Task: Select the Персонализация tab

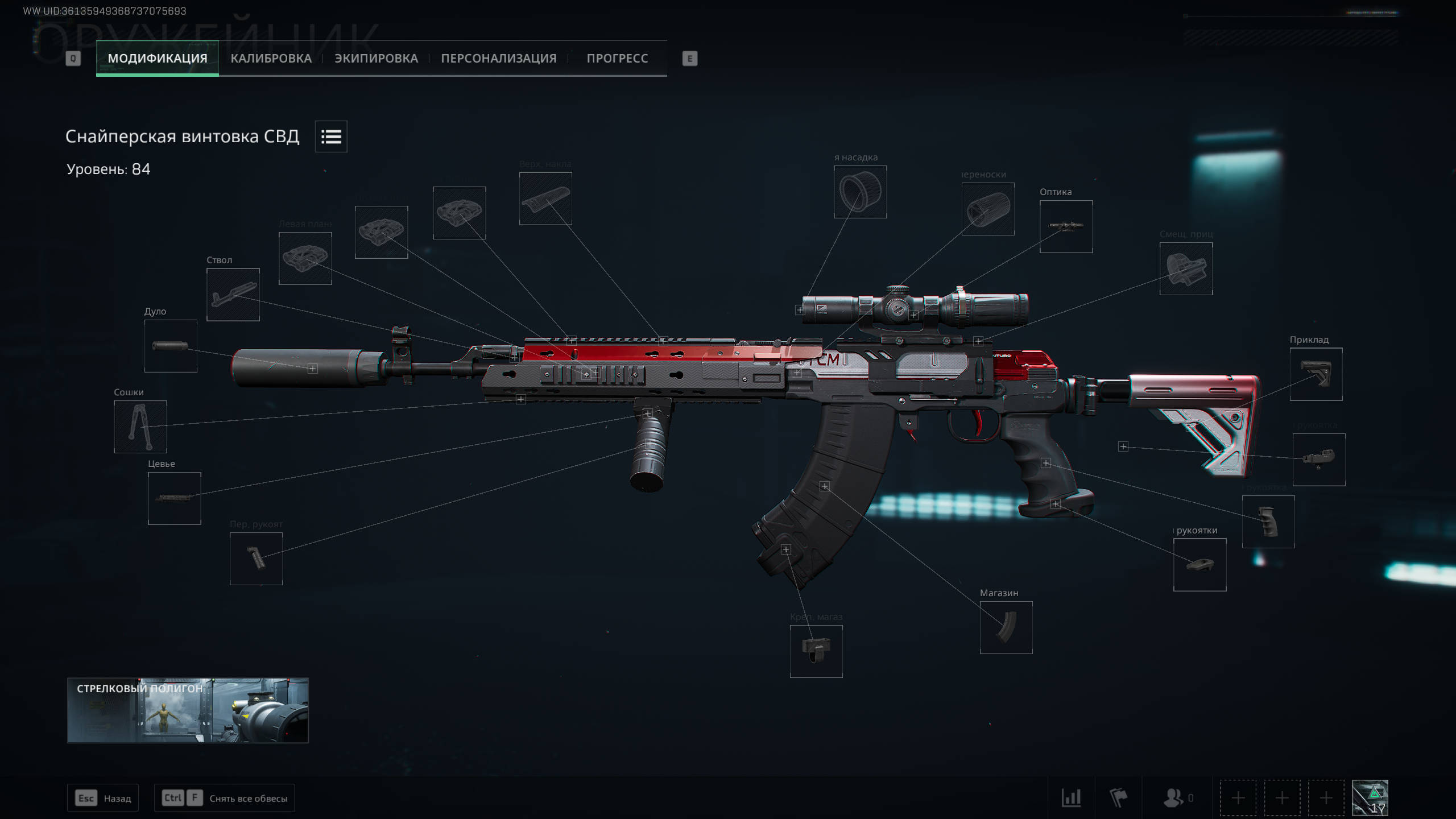Action: pos(498,58)
